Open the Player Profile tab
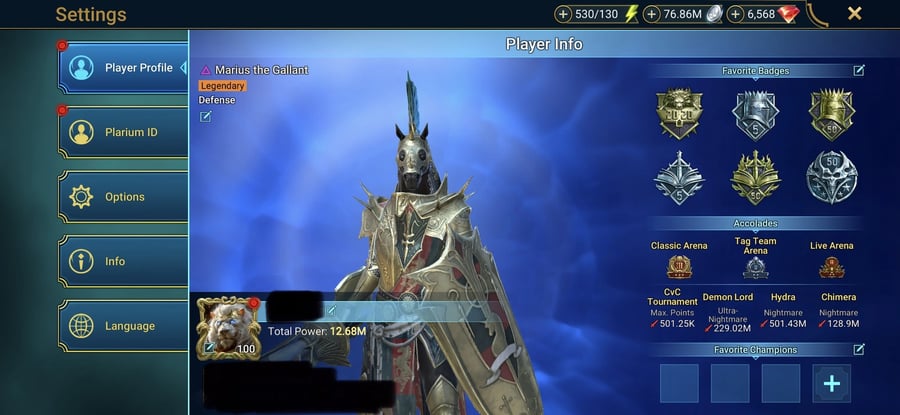Screen dimensions: 900x415 click(123, 69)
